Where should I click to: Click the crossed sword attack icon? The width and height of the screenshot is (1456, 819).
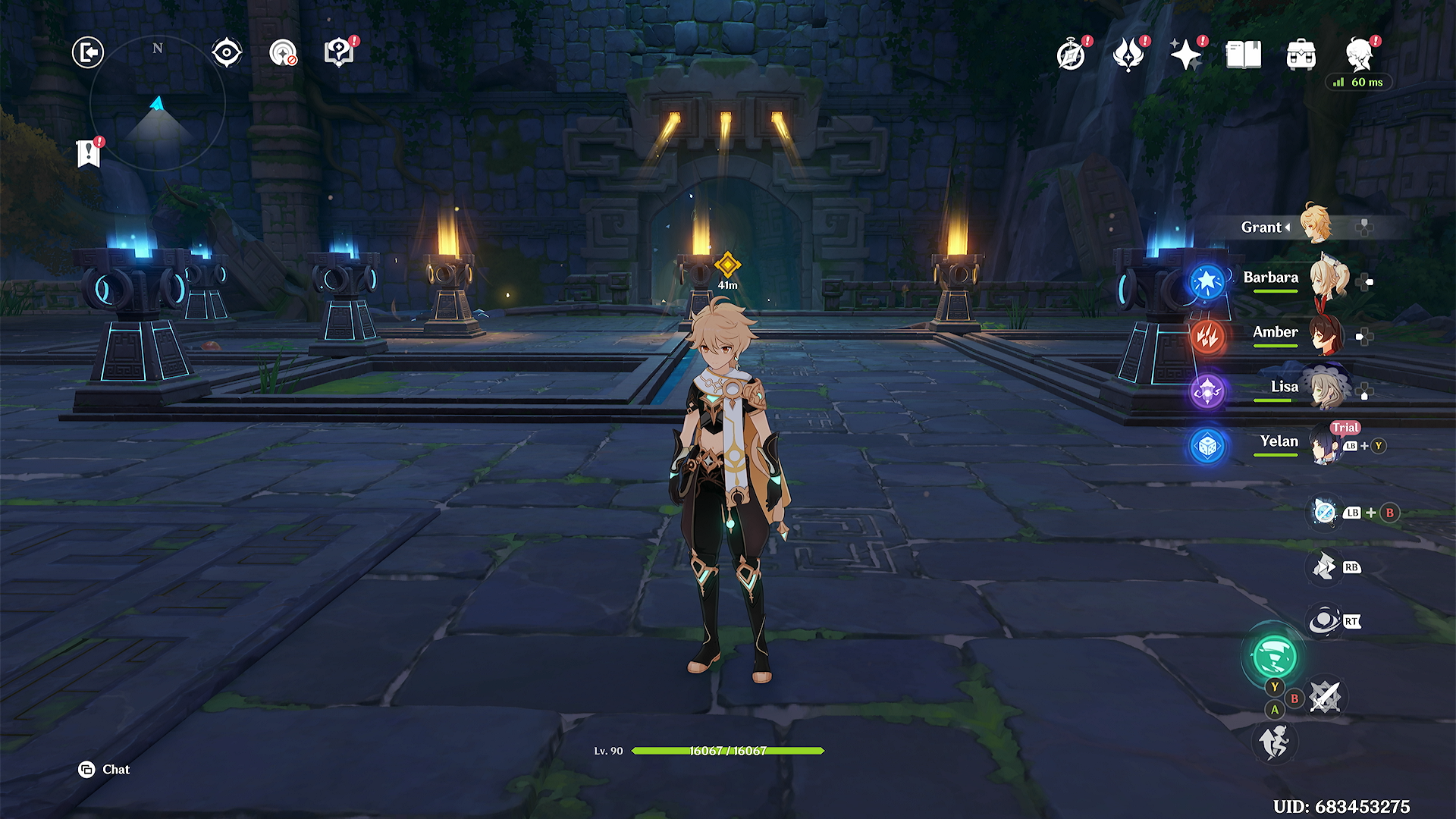[x=1325, y=696]
